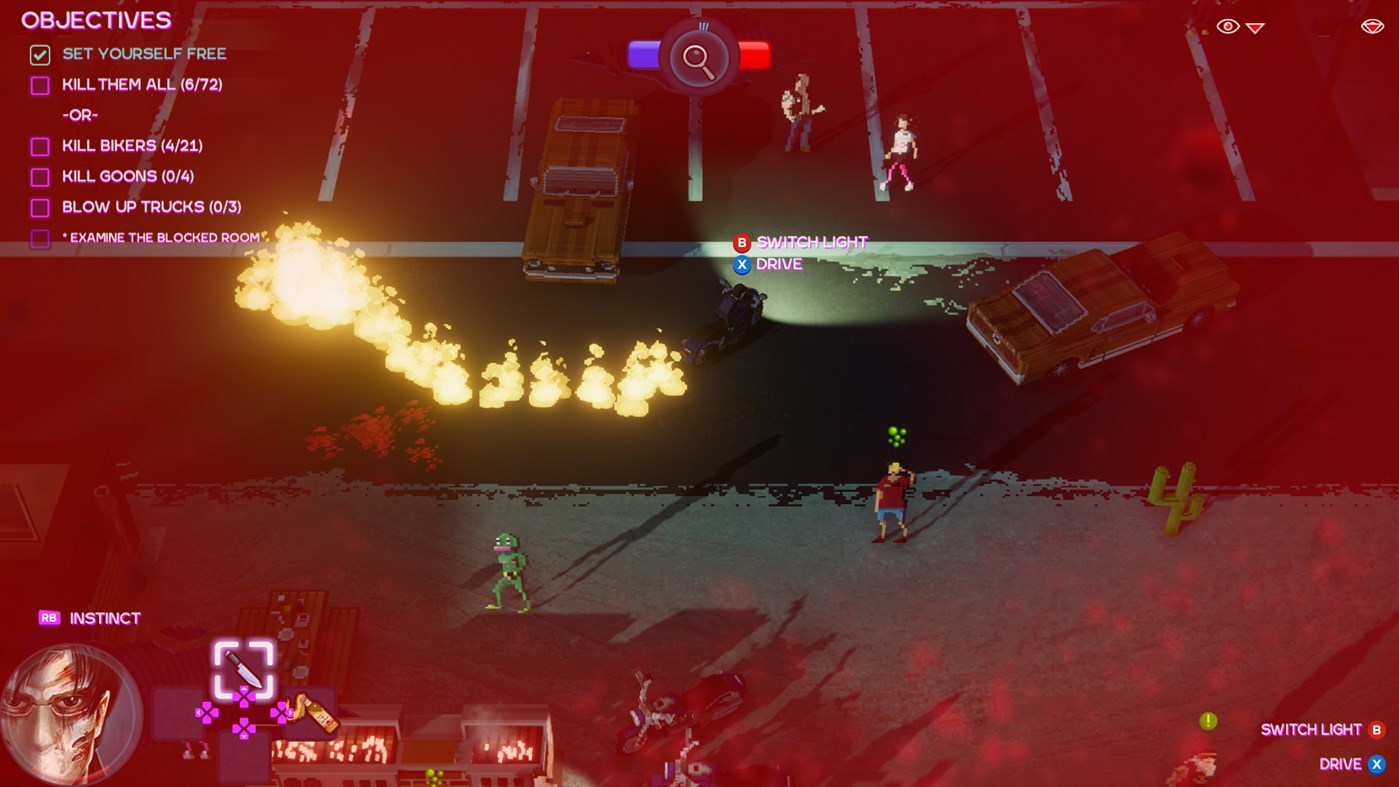
Task: Select the Examine the Blocked Room objective text
Action: coord(161,236)
